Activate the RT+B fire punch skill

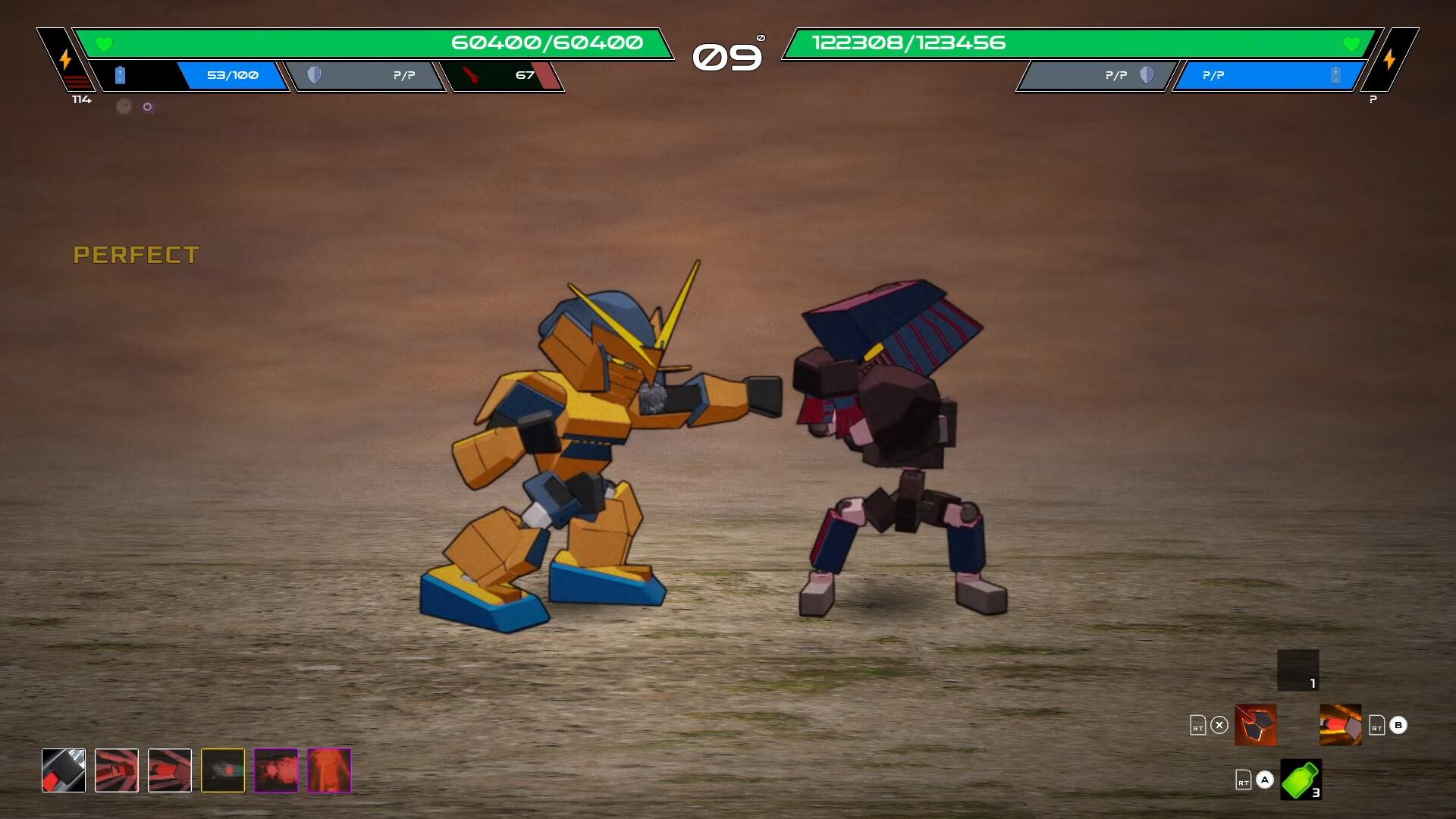(1339, 726)
